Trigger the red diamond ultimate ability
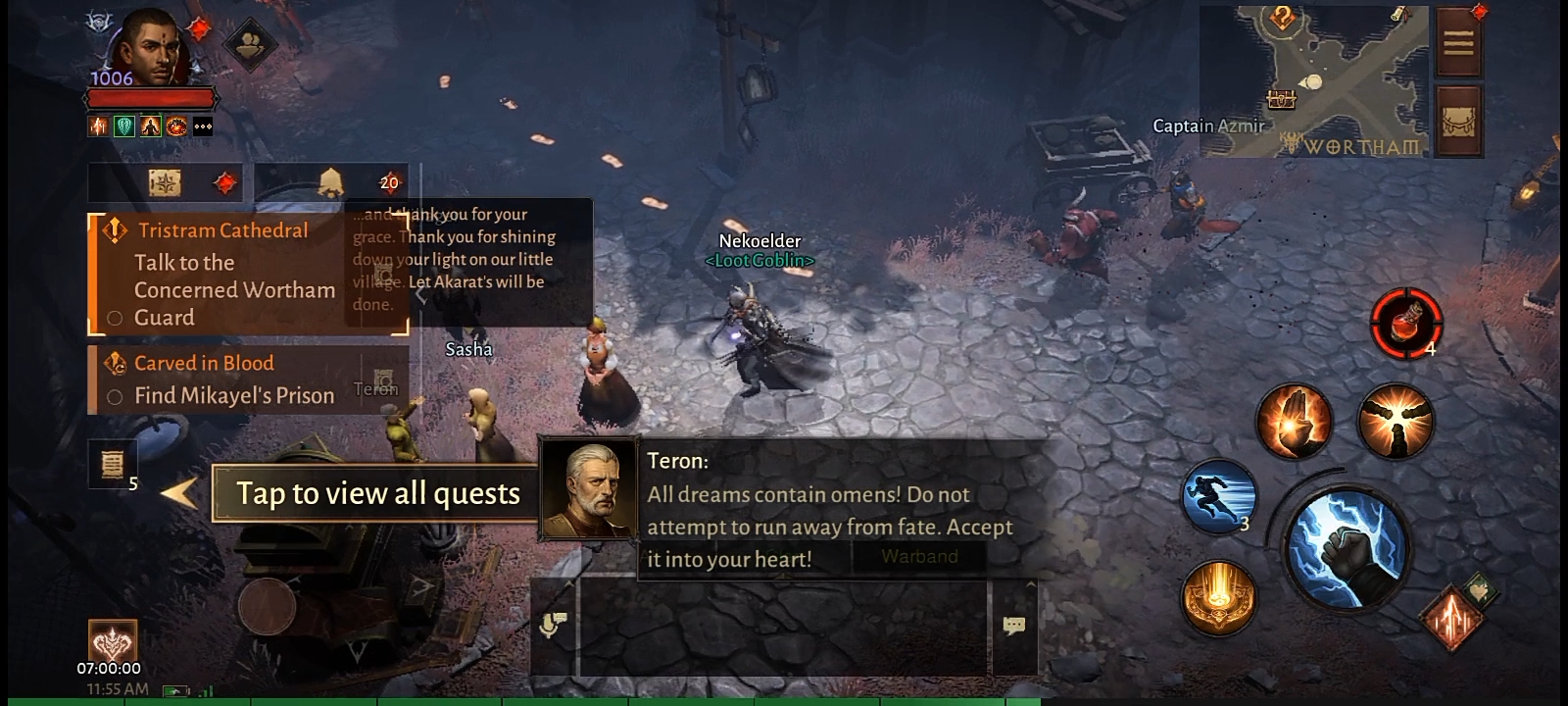The image size is (1568, 706). click(x=1452, y=616)
